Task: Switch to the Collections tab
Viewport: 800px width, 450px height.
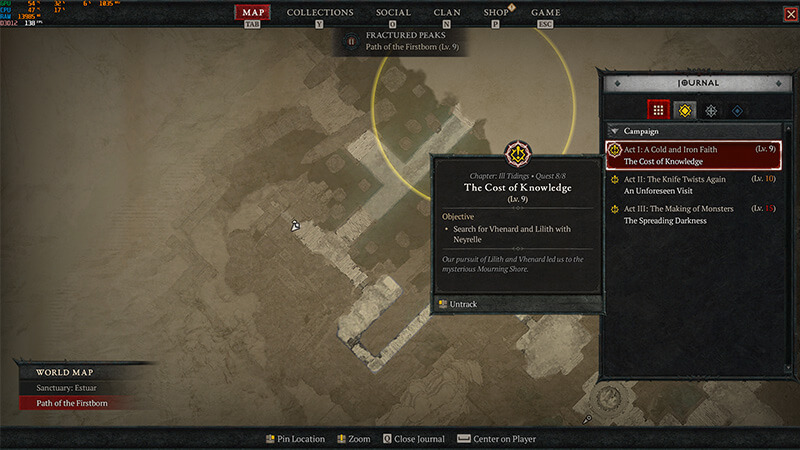Action: click(320, 13)
